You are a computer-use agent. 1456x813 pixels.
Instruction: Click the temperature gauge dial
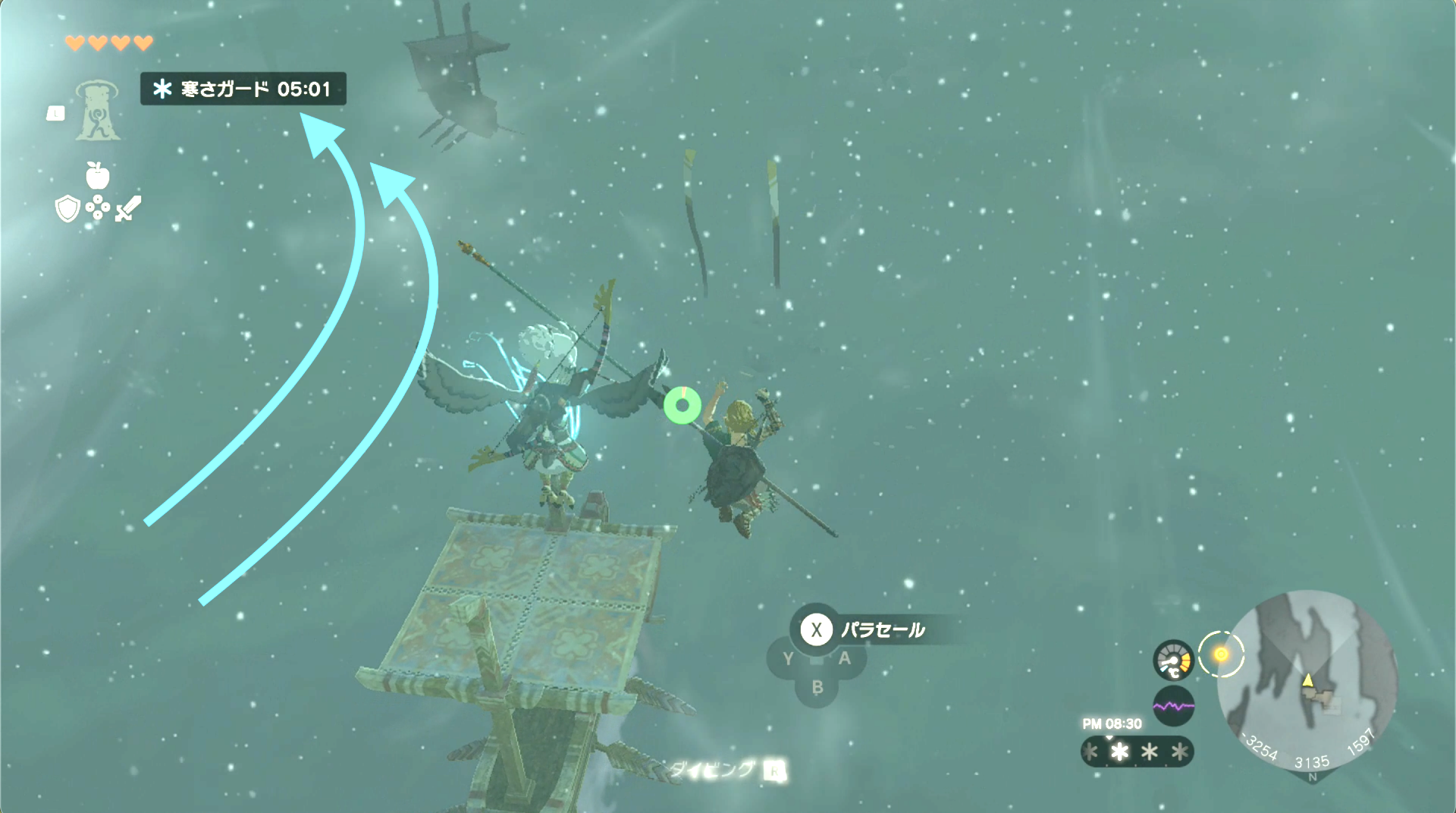tap(1174, 659)
